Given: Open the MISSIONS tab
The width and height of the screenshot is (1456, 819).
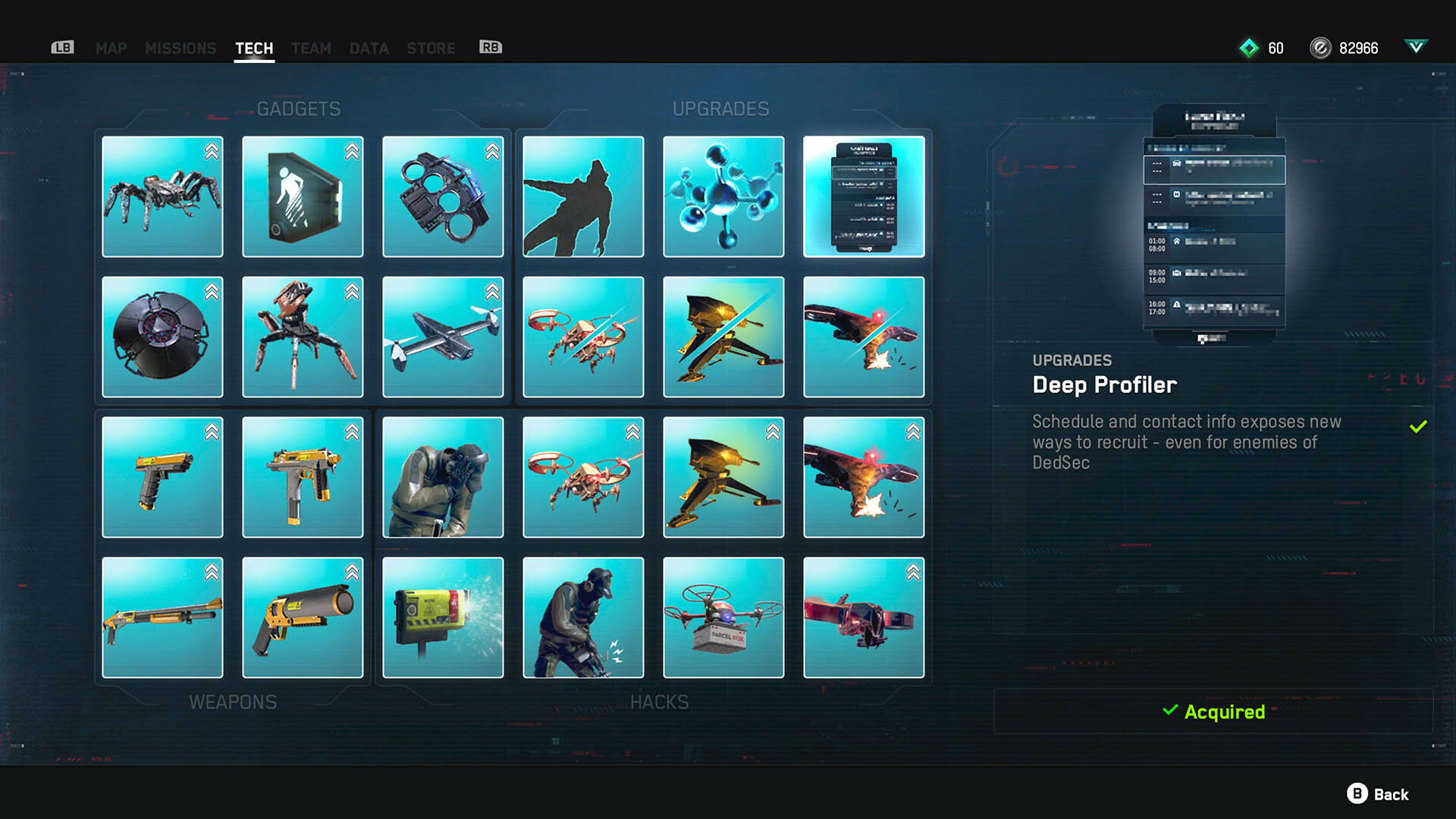Looking at the screenshot, I should [x=180, y=49].
